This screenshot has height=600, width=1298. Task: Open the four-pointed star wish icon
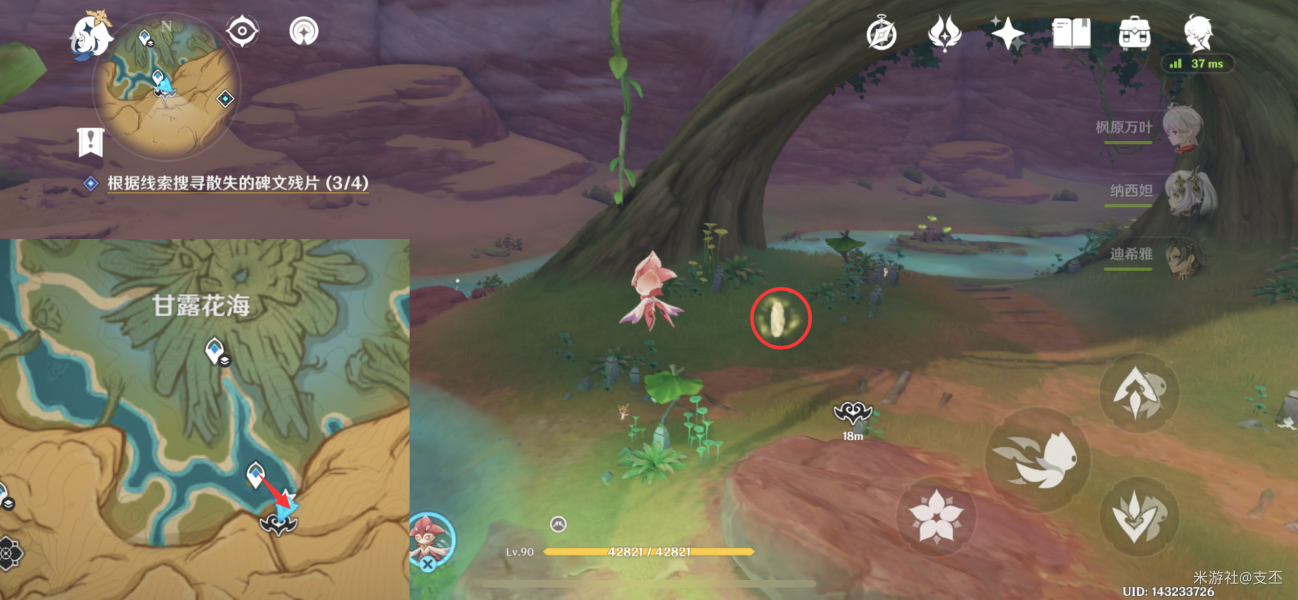1007,34
